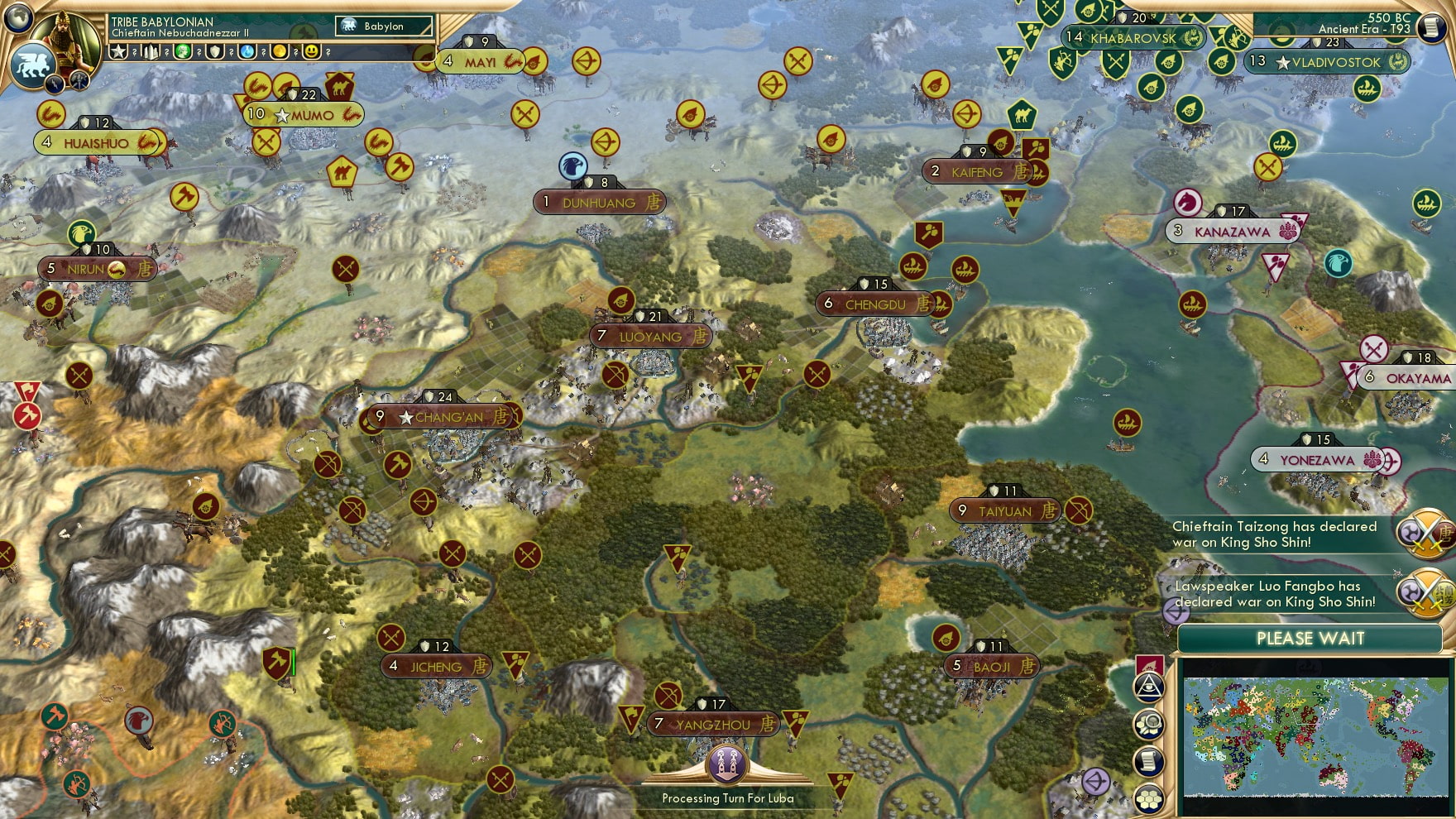Select the Vladivostok city banner
This screenshot has height=819, width=1456.
(1335, 62)
